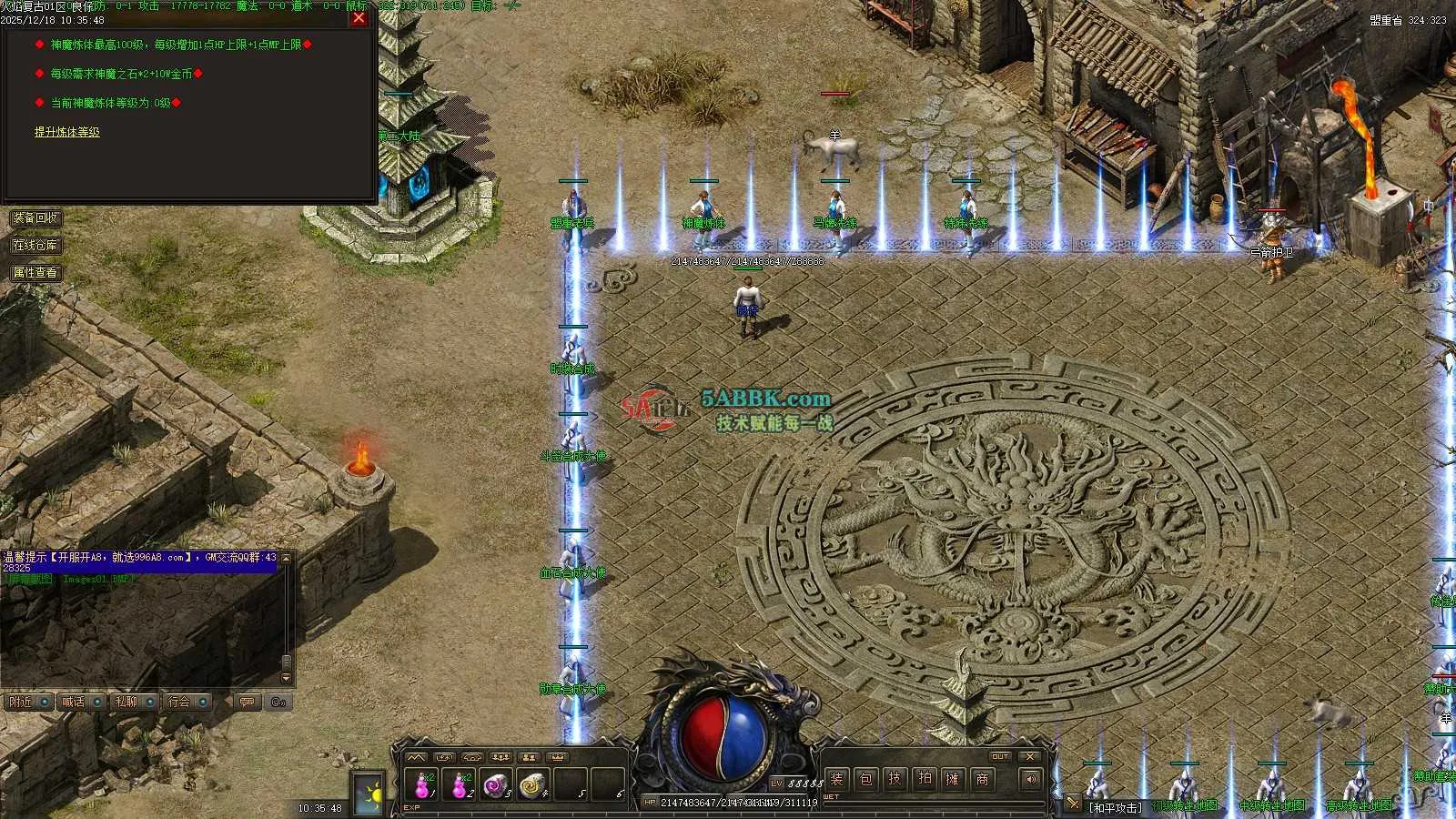Use the yellow swirl scroll in slot 4

click(x=532, y=784)
